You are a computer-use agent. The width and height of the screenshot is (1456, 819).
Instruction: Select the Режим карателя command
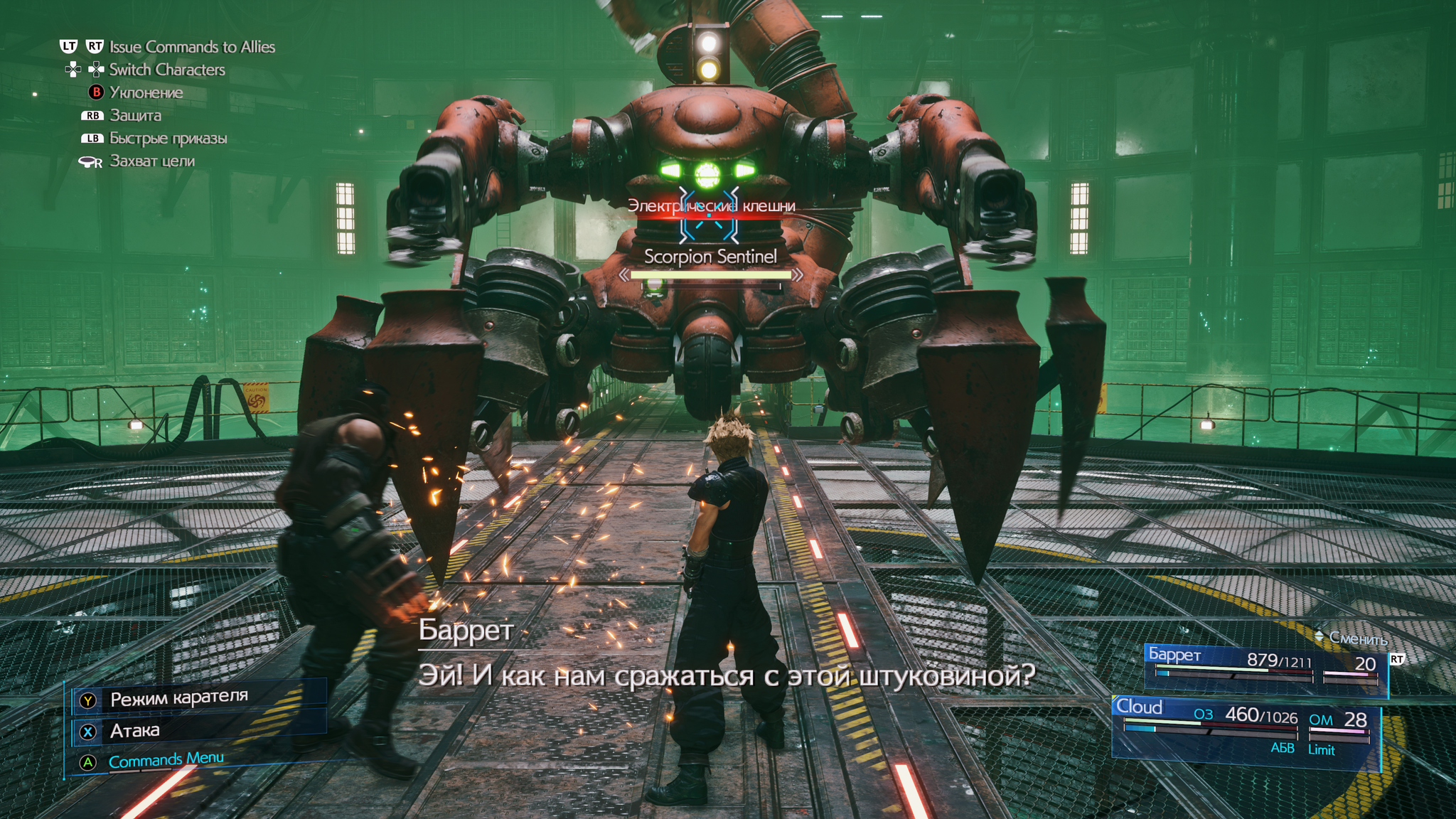[178, 698]
